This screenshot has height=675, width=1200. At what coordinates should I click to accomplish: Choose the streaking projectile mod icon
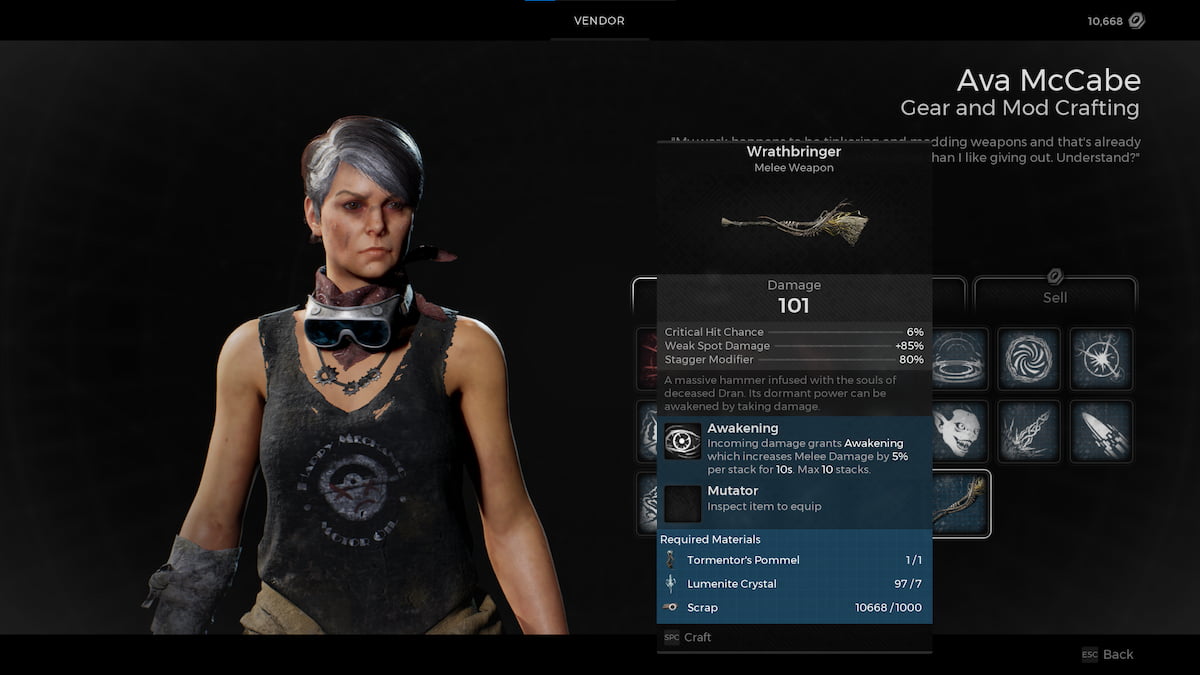tap(1101, 432)
